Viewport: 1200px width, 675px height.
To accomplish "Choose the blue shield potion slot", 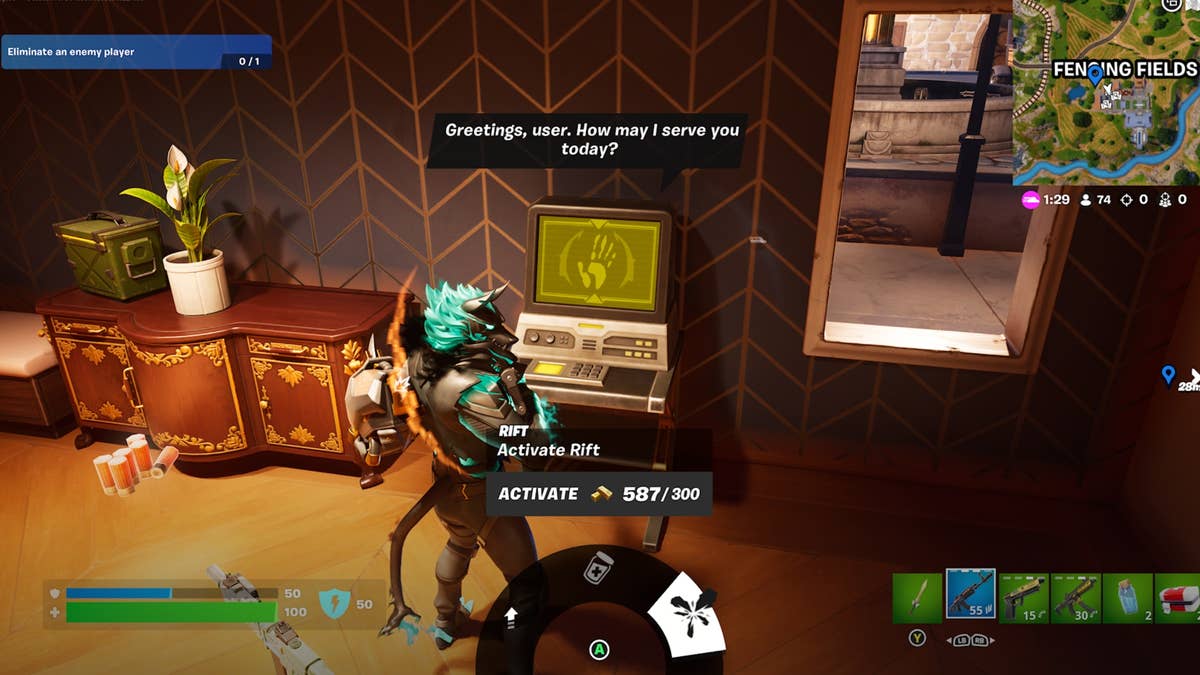I will 1127,598.
